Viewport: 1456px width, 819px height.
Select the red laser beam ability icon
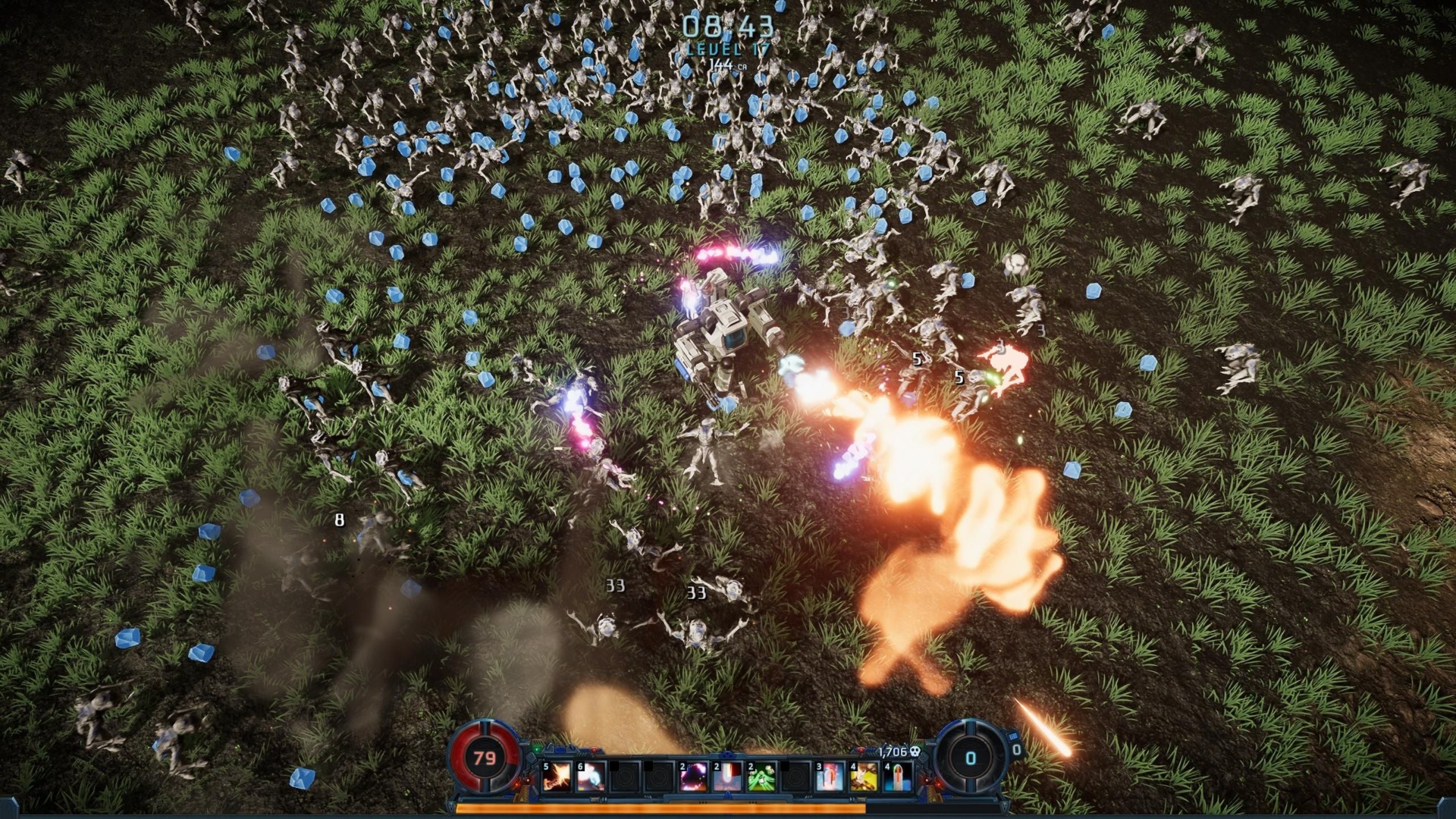point(726,776)
